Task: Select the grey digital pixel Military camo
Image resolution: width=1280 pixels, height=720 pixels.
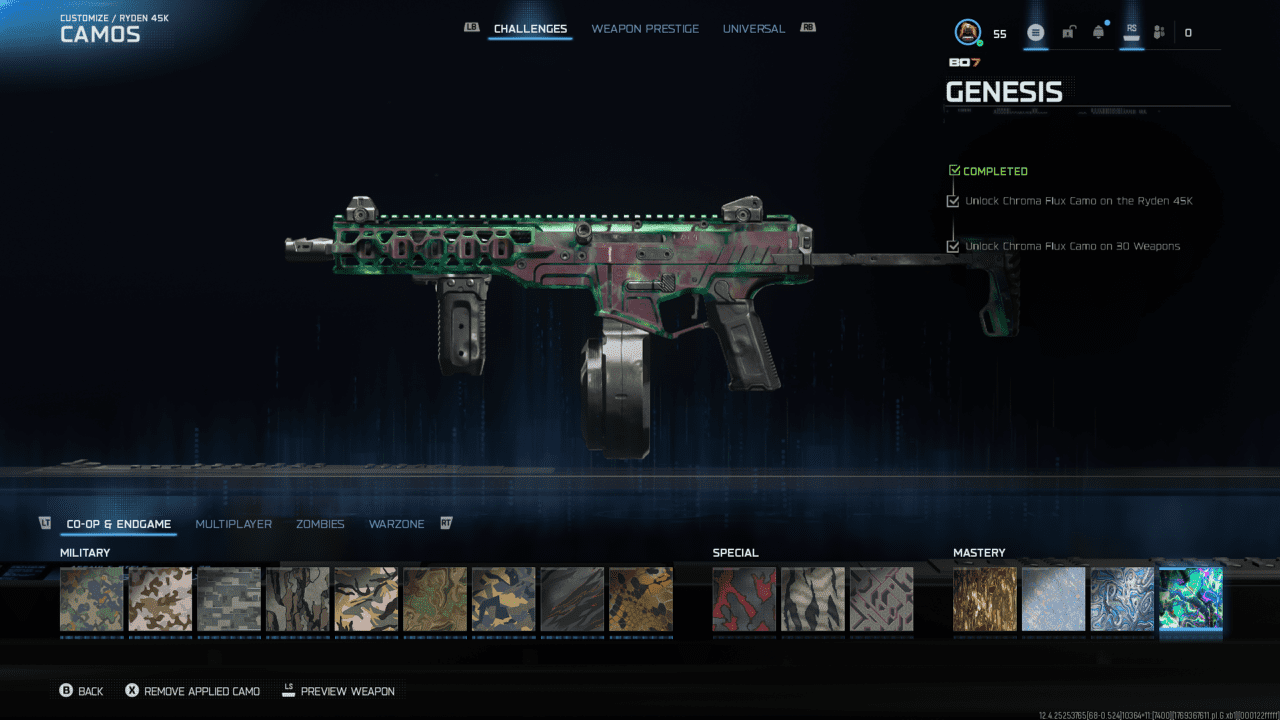Action: (229, 599)
